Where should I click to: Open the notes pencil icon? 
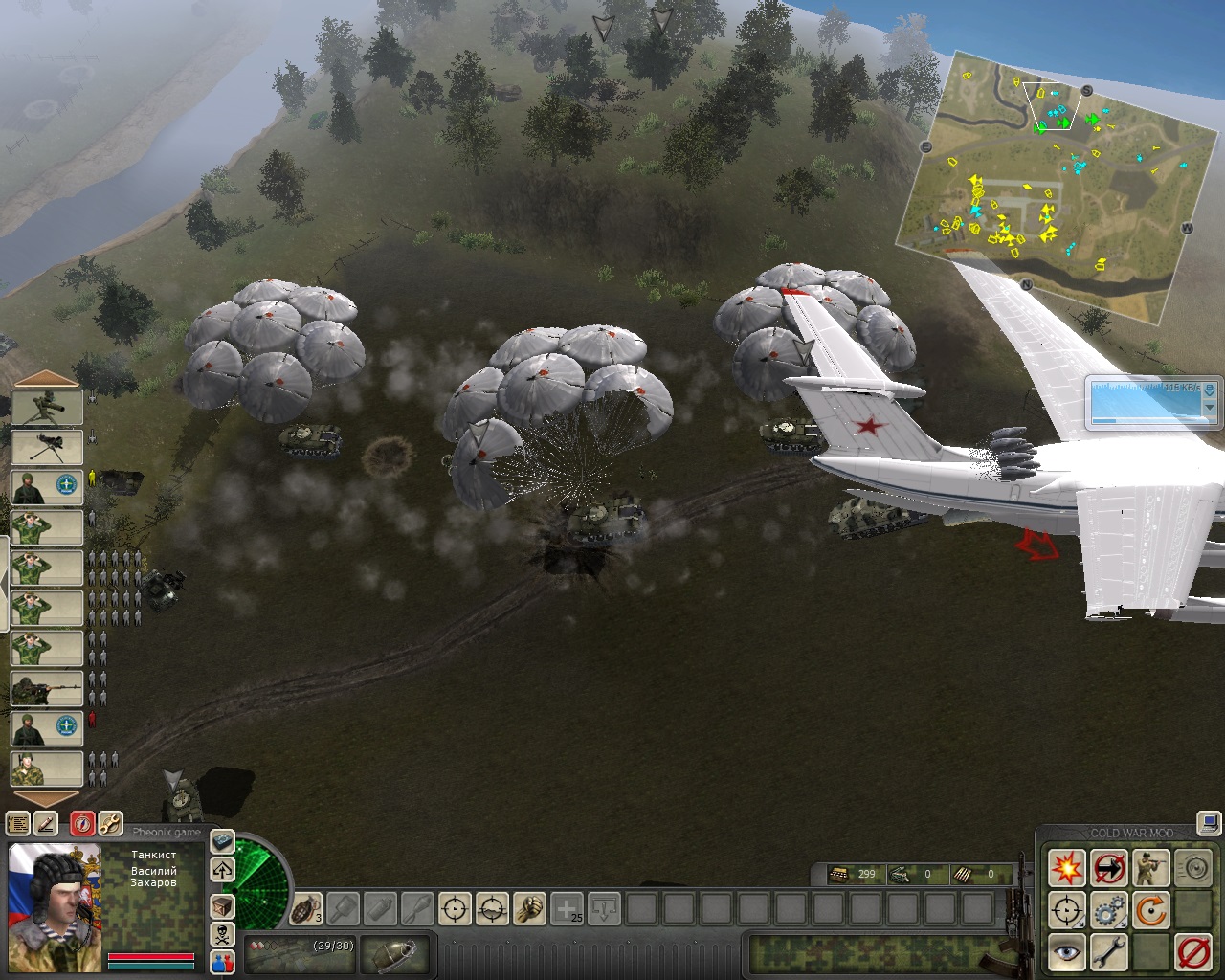tap(45, 823)
